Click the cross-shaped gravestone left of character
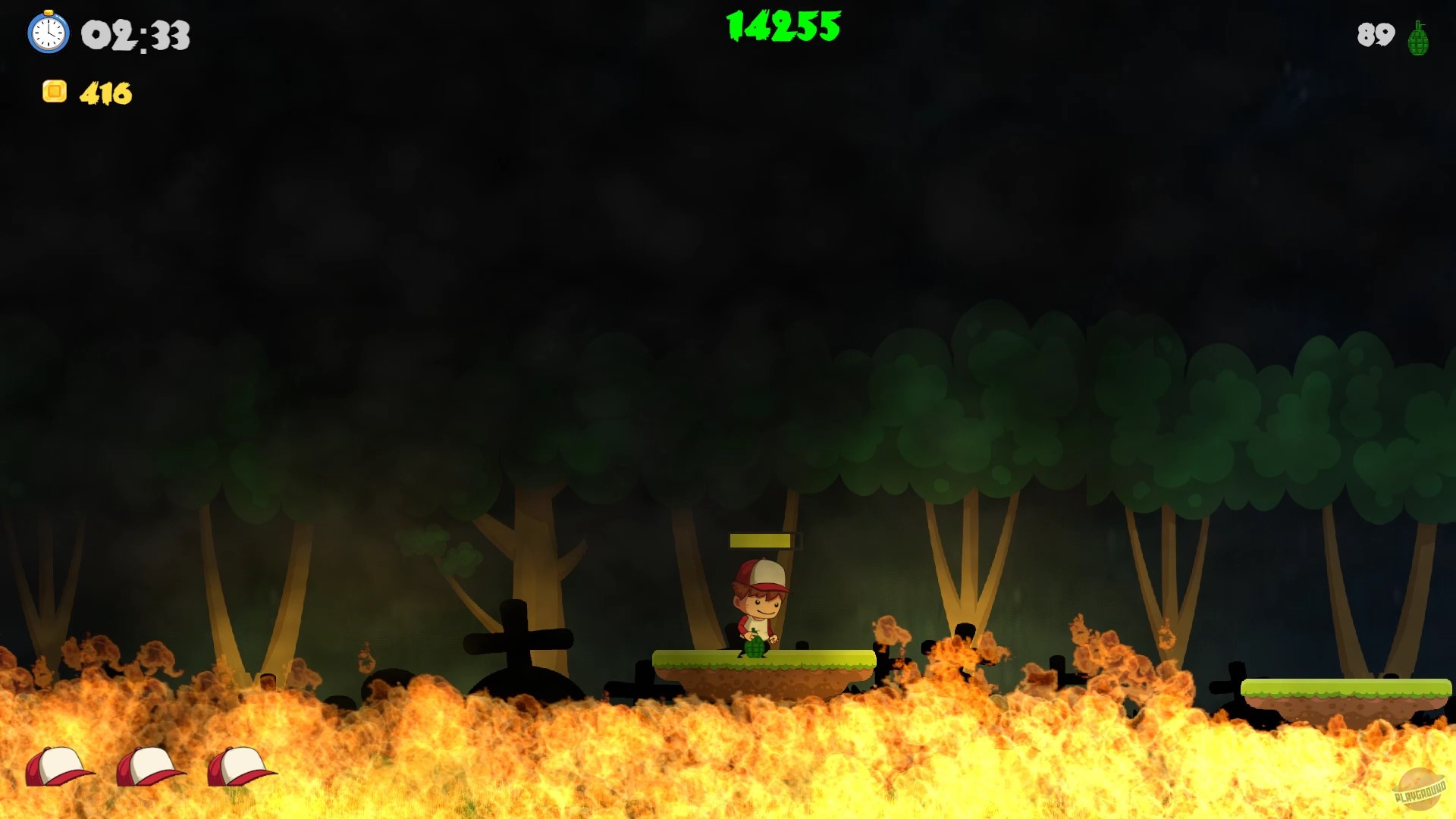The height and width of the screenshot is (819, 1456). (x=514, y=637)
